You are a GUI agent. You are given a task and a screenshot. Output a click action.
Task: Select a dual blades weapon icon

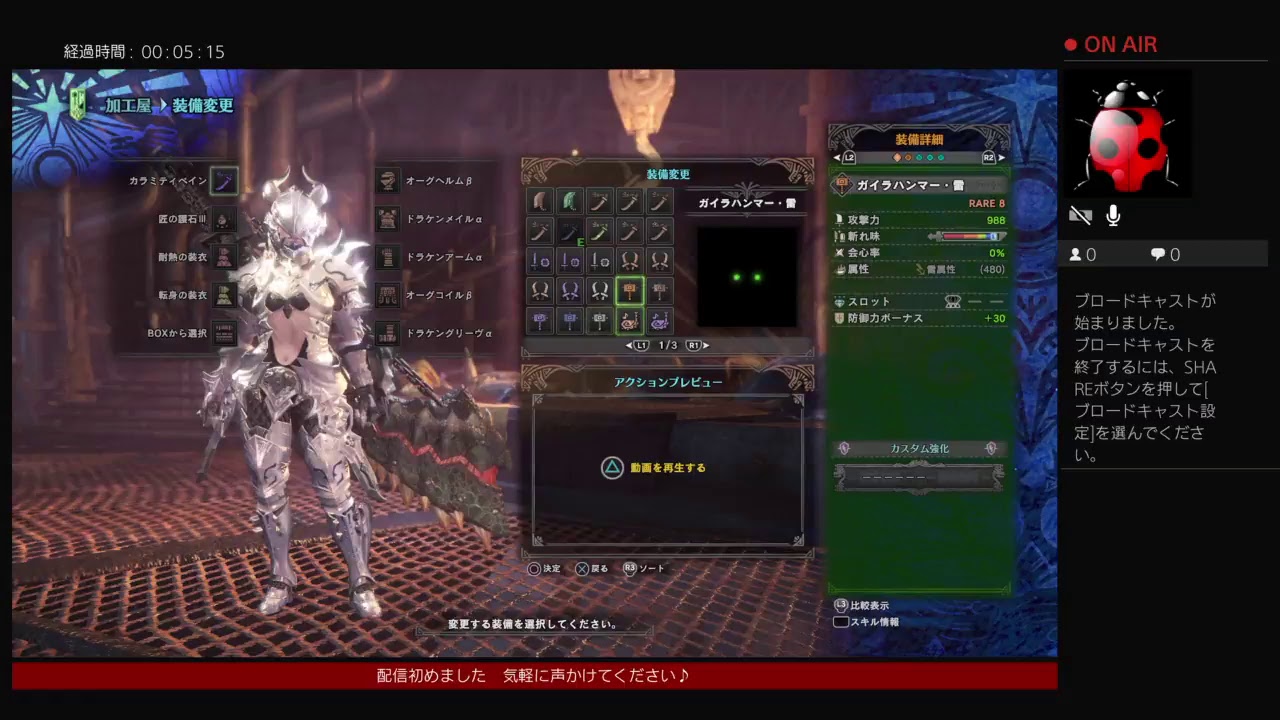629,261
